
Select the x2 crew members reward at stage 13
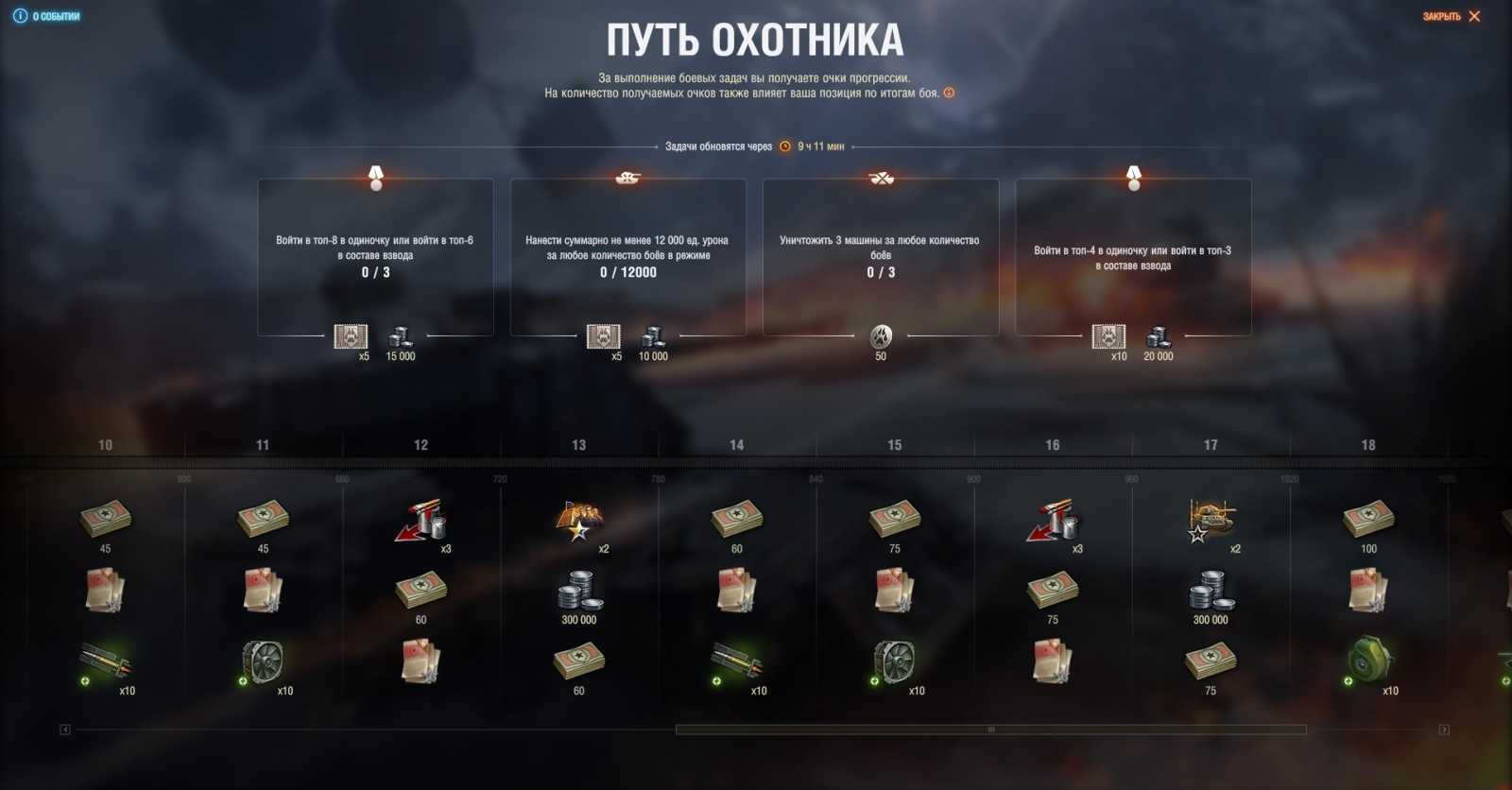578,520
